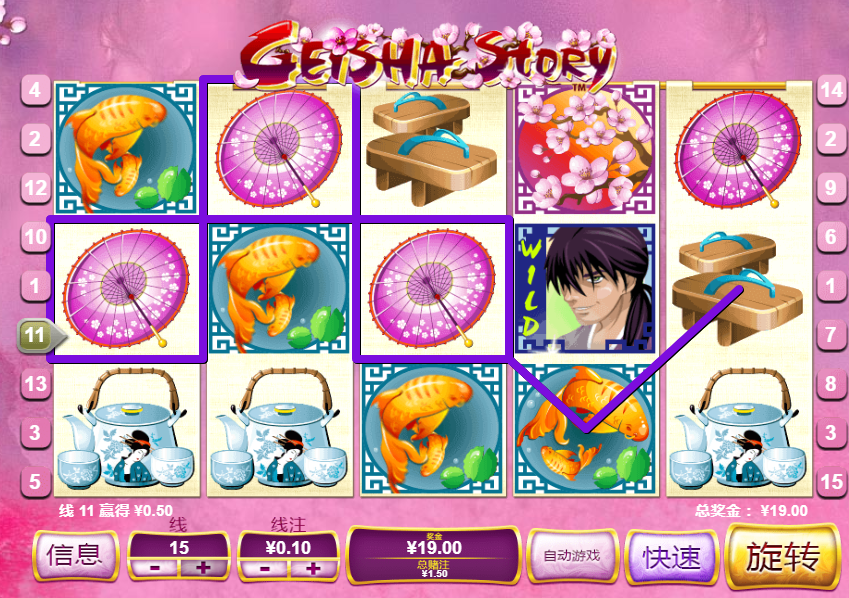Choose payline number 7
This screenshot has width=849, height=598.
(x=832, y=336)
